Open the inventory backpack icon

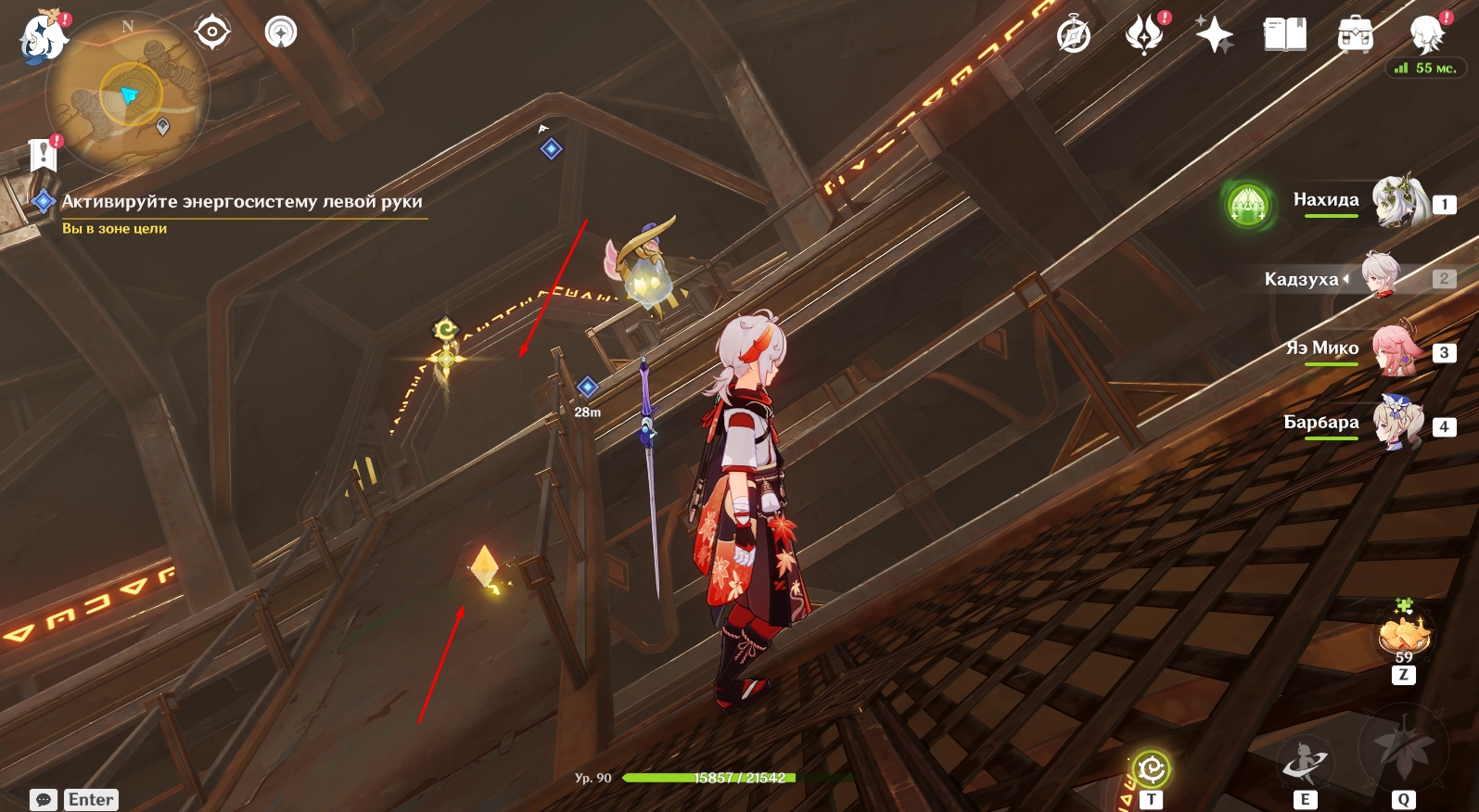pyautogui.click(x=1355, y=35)
